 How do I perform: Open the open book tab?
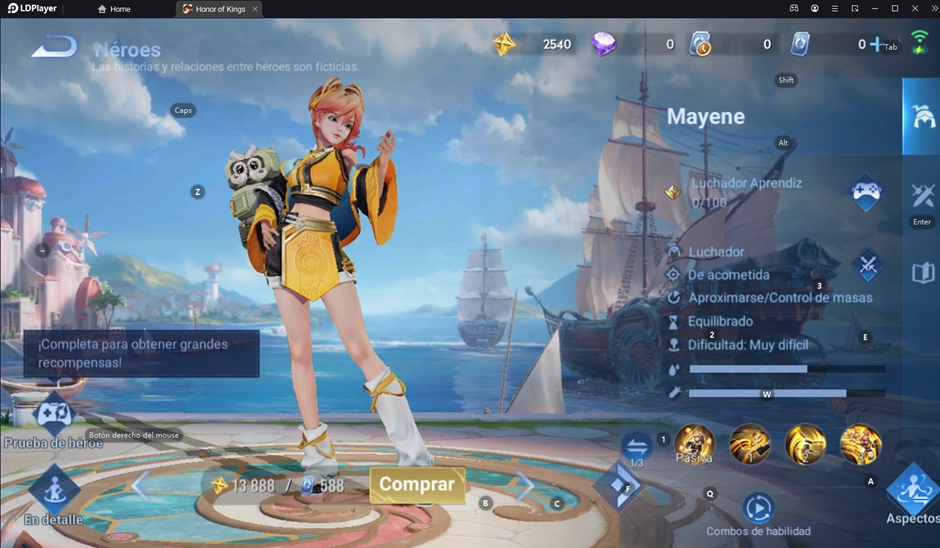point(922,272)
